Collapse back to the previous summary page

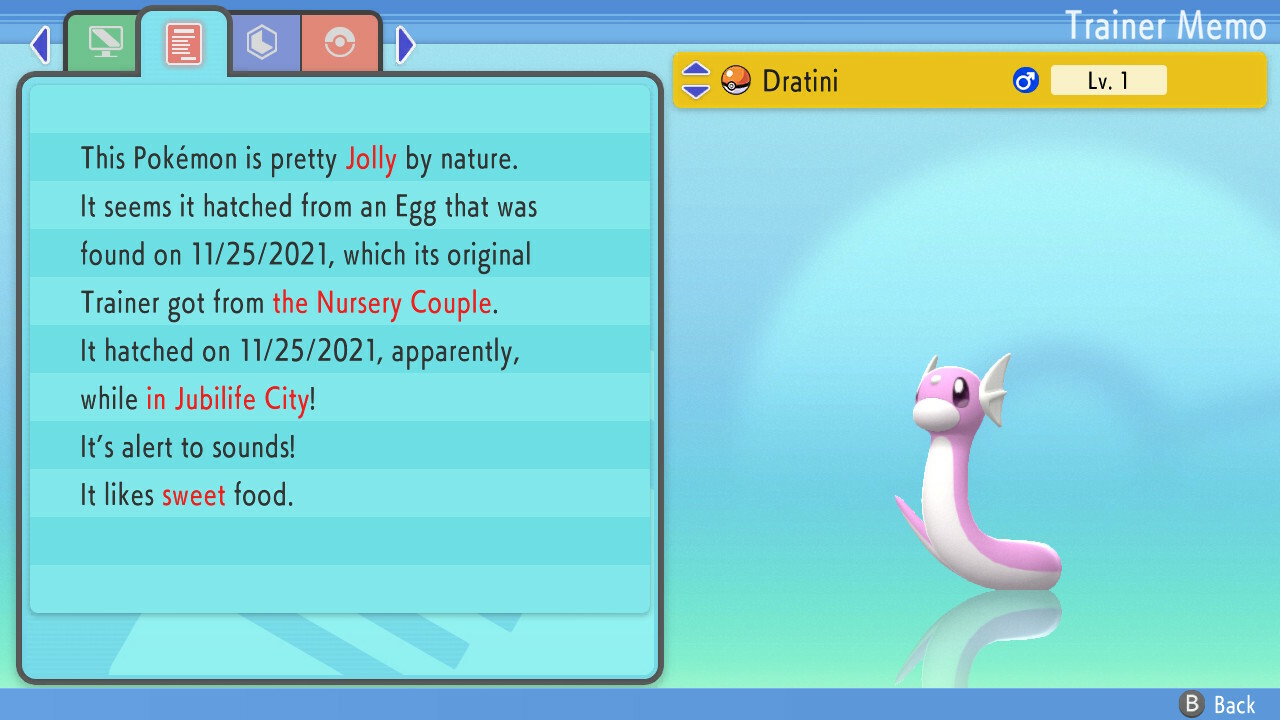pyautogui.click(x=40, y=44)
